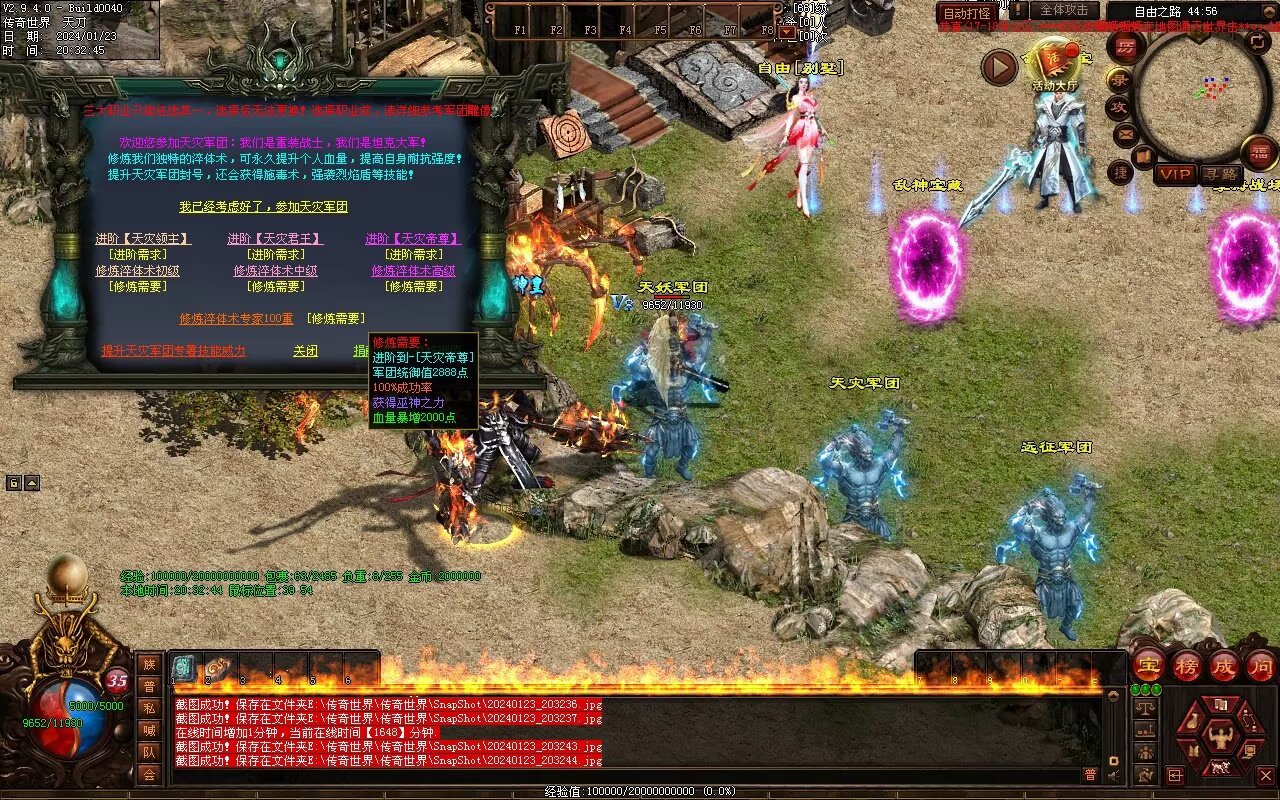Open the mail envelope icon
The image size is (1280, 800).
click(x=1126, y=133)
